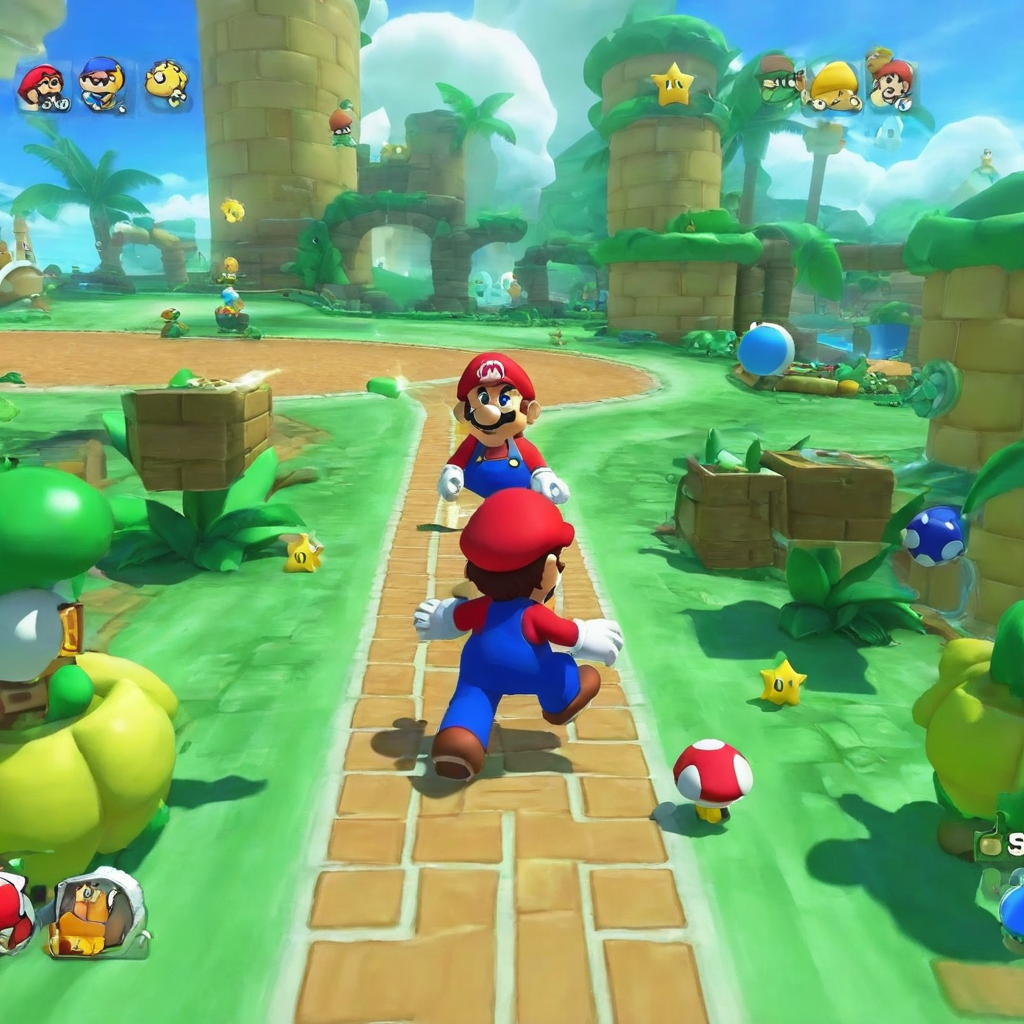This screenshot has height=1024, width=1024.
Task: Choose the blue-capped character portrait
Action: pyautogui.click(x=101, y=85)
